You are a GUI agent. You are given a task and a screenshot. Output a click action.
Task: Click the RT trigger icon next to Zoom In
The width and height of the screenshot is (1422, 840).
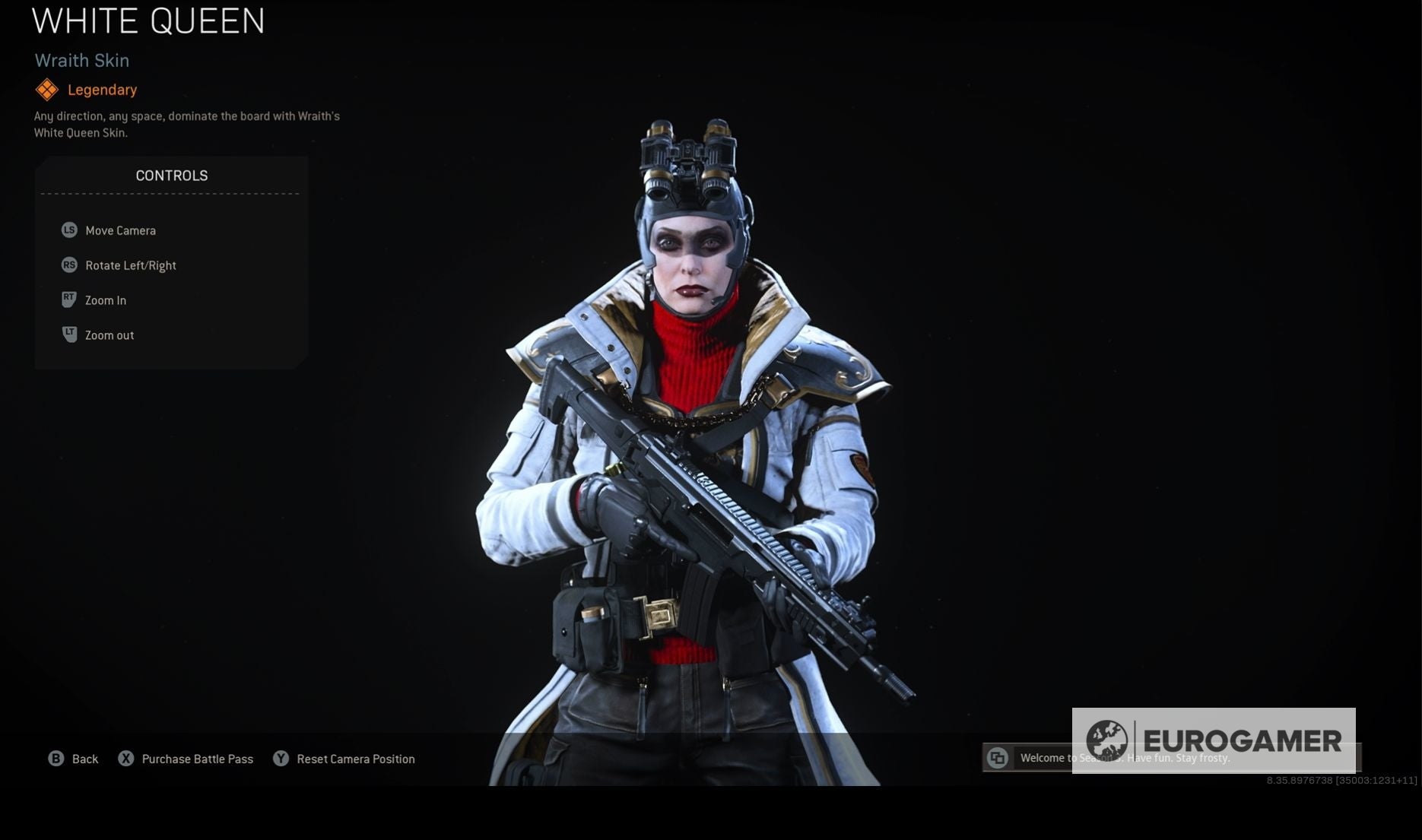pyautogui.click(x=68, y=299)
